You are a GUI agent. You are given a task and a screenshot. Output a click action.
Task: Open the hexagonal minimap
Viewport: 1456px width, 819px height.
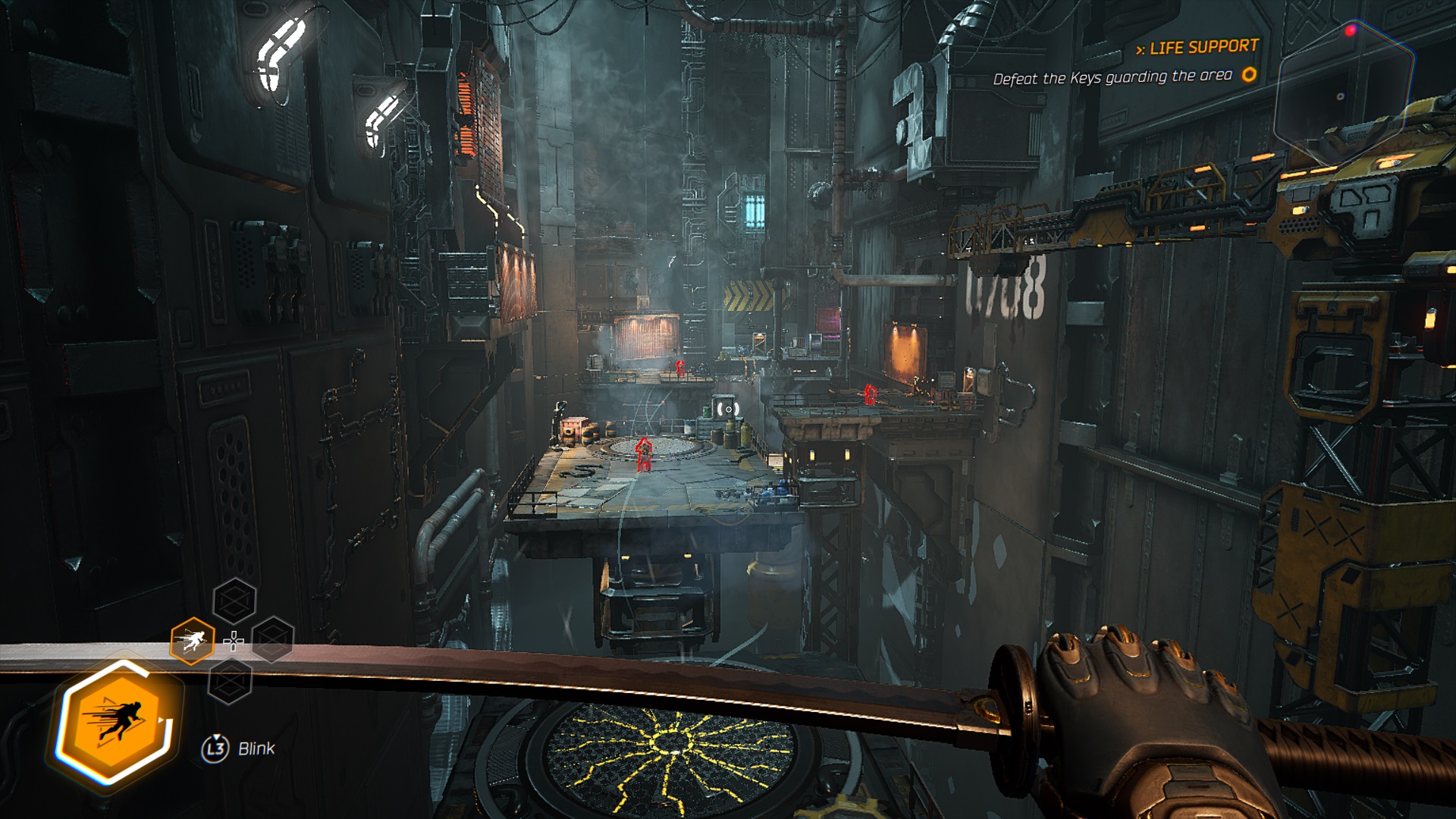coord(1343,91)
